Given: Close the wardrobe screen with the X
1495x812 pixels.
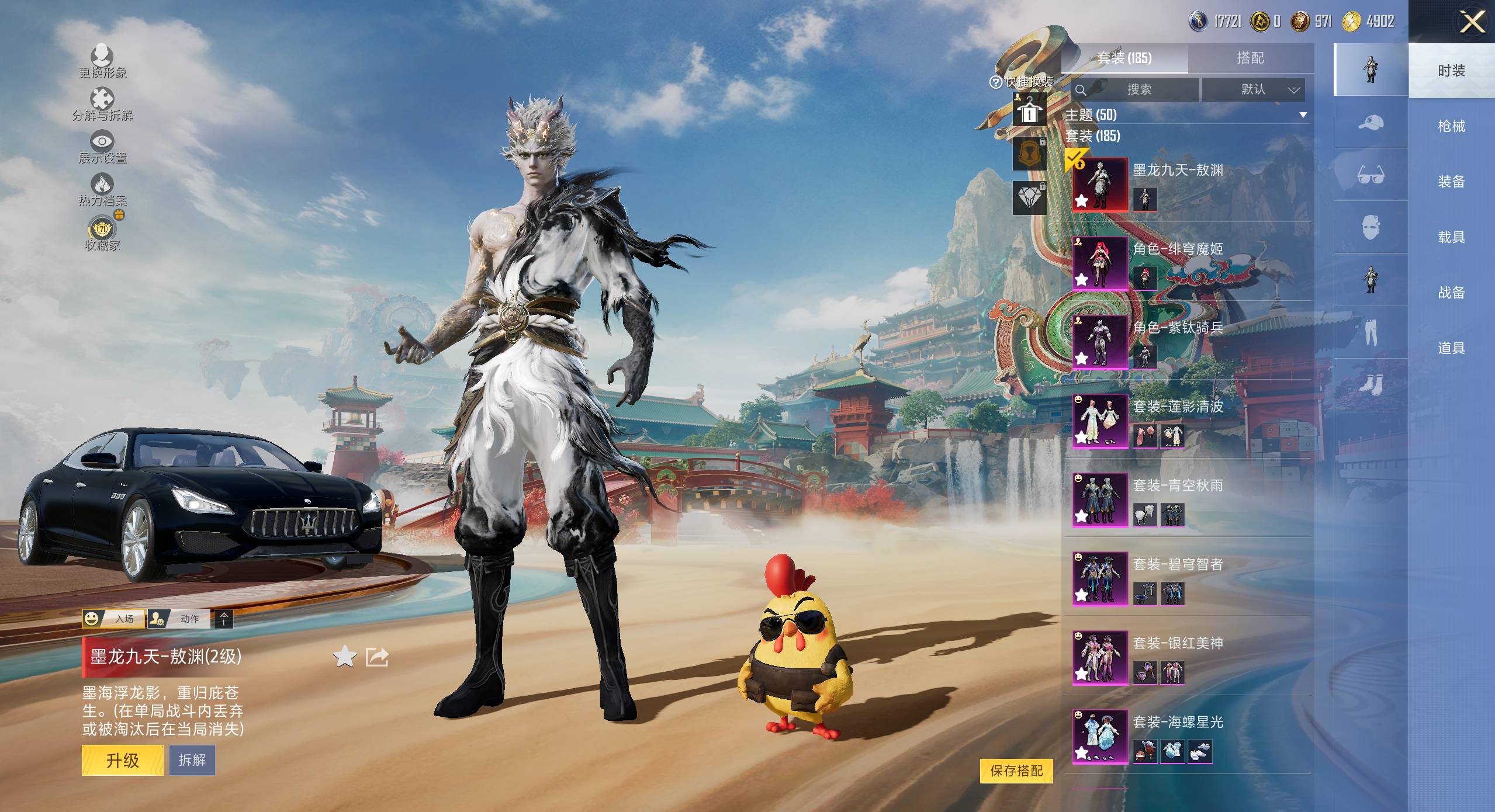Looking at the screenshot, I should [x=1472, y=22].
